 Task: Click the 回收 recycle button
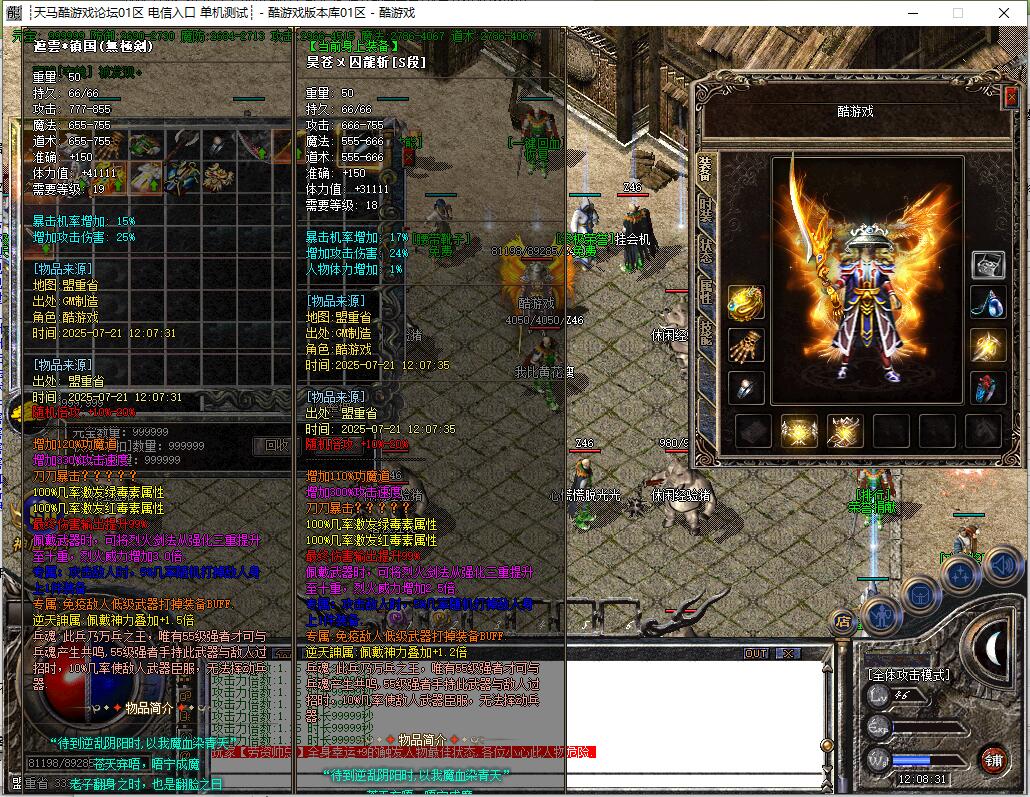coord(276,445)
